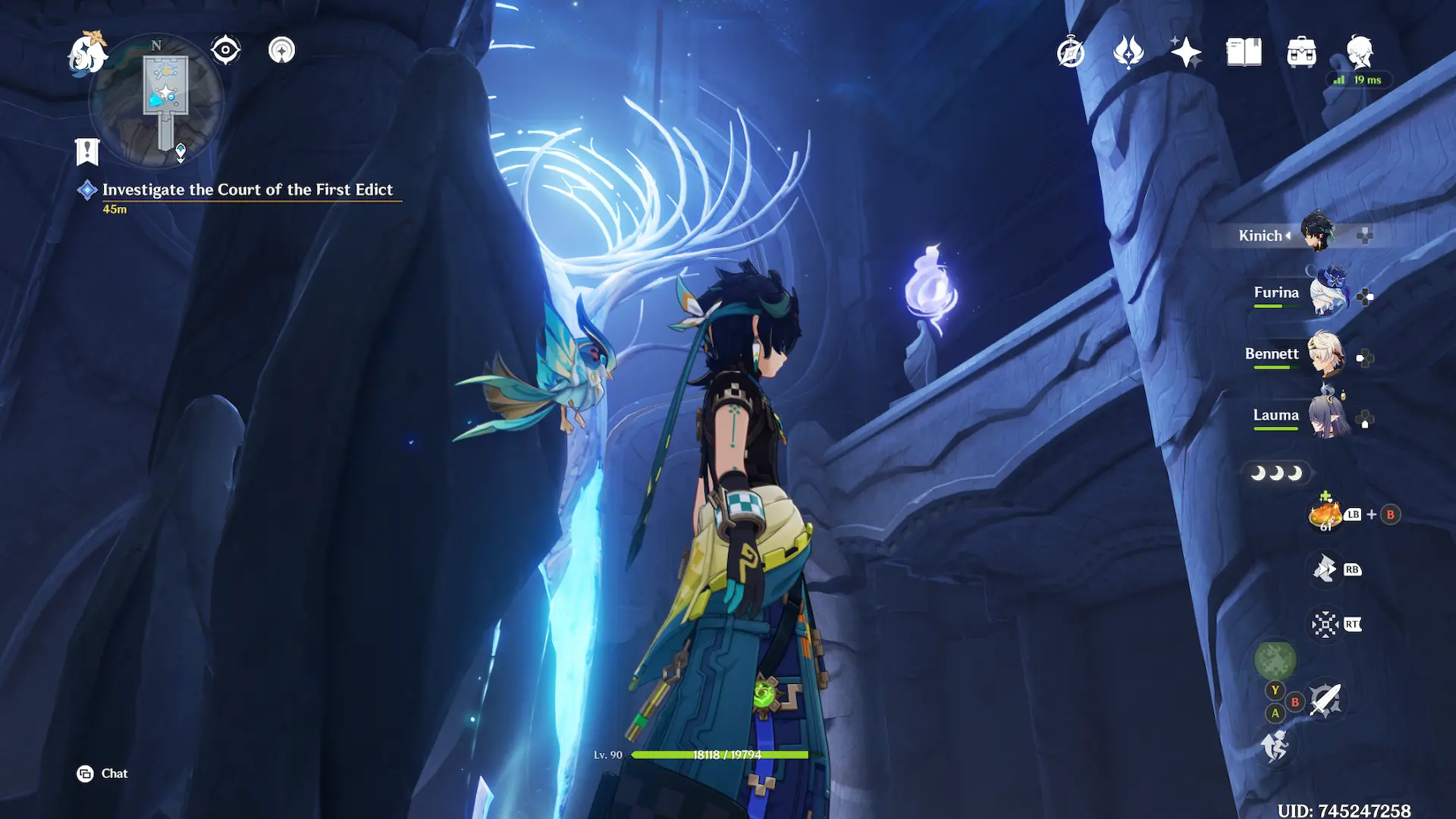Open the four-pointed star wish icon

[1186, 52]
